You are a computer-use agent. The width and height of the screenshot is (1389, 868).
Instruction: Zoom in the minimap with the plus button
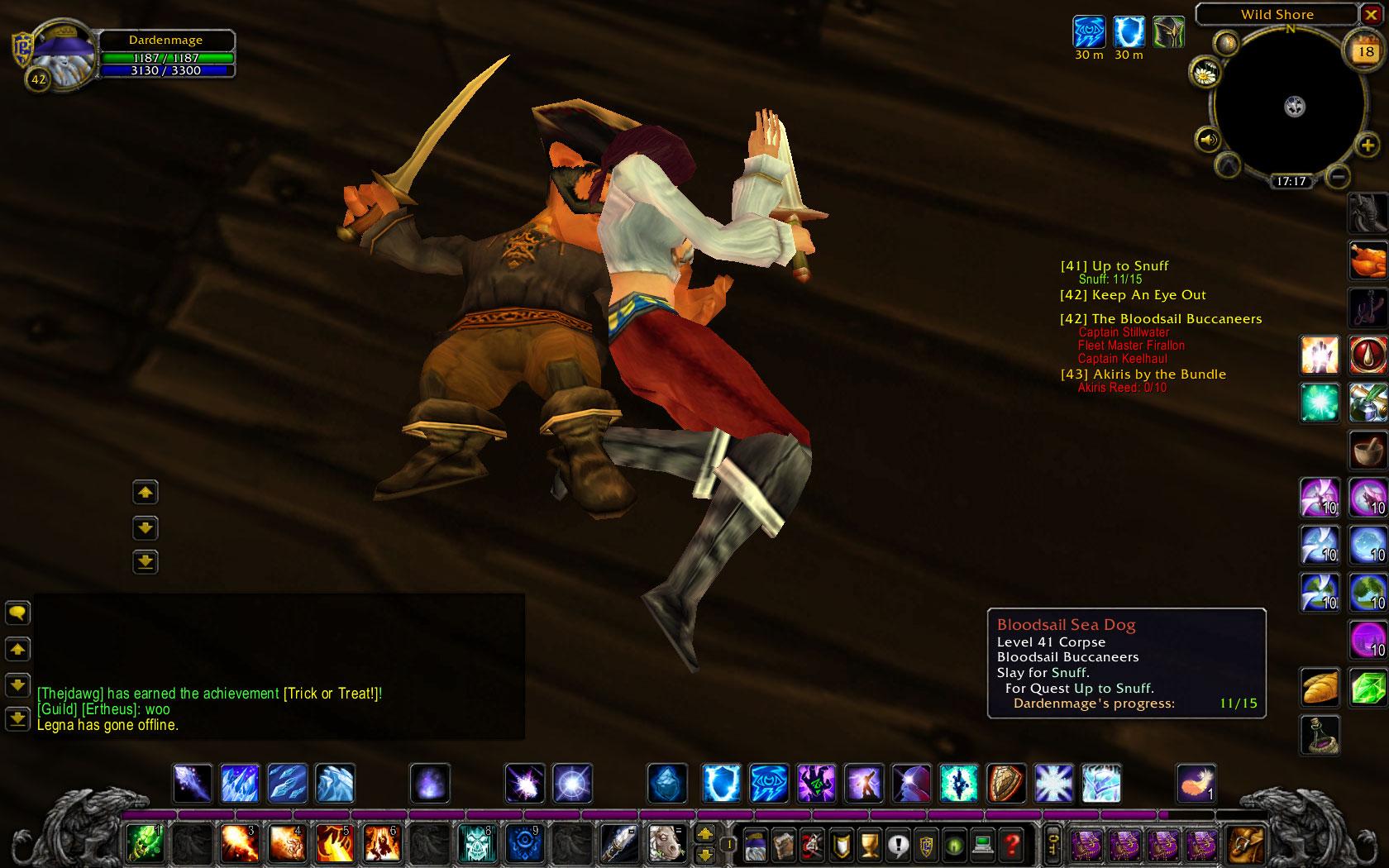1367,146
